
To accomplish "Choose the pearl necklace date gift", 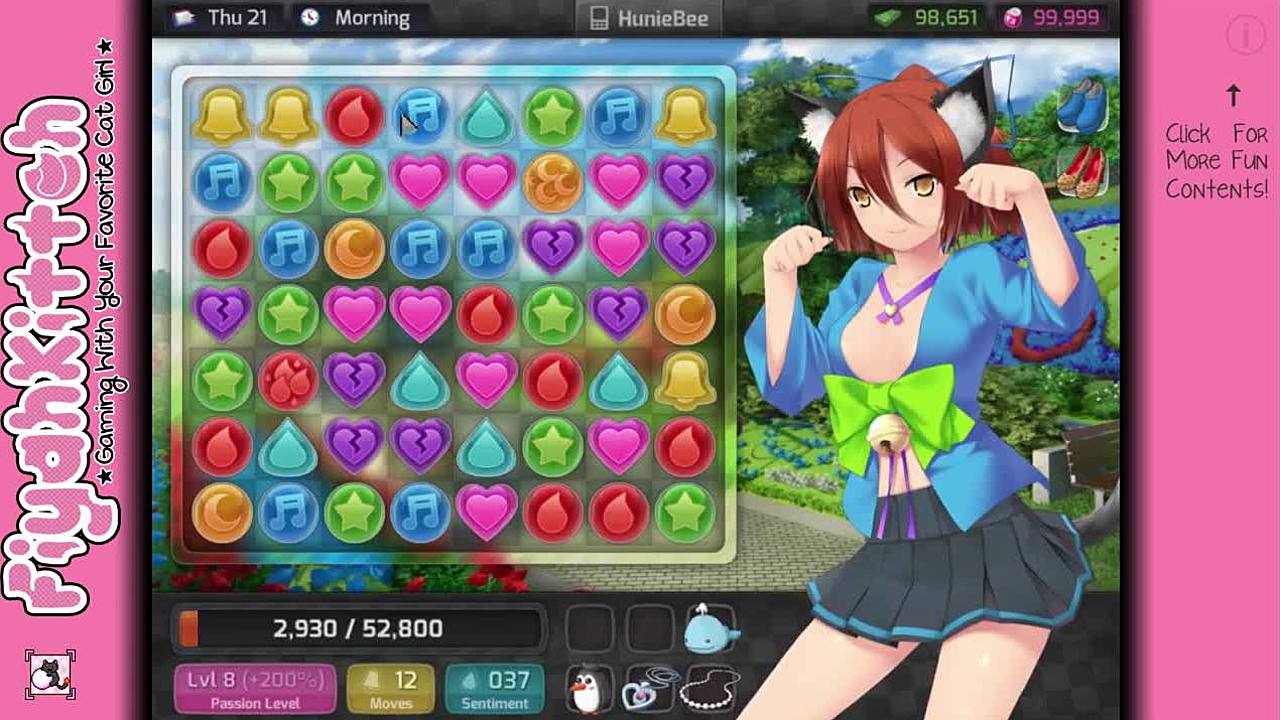I will 710,688.
